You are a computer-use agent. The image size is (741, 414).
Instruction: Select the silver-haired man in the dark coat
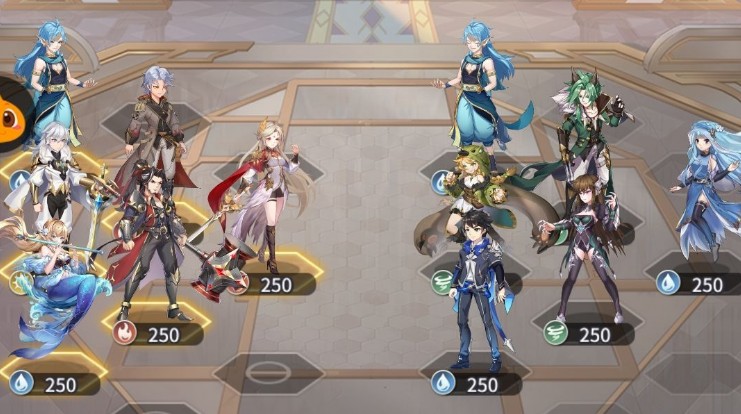(157, 120)
